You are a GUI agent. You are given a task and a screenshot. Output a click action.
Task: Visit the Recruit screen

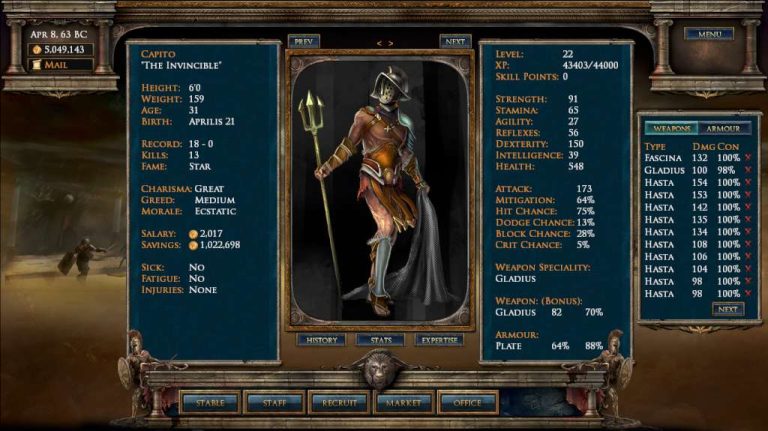tap(338, 403)
